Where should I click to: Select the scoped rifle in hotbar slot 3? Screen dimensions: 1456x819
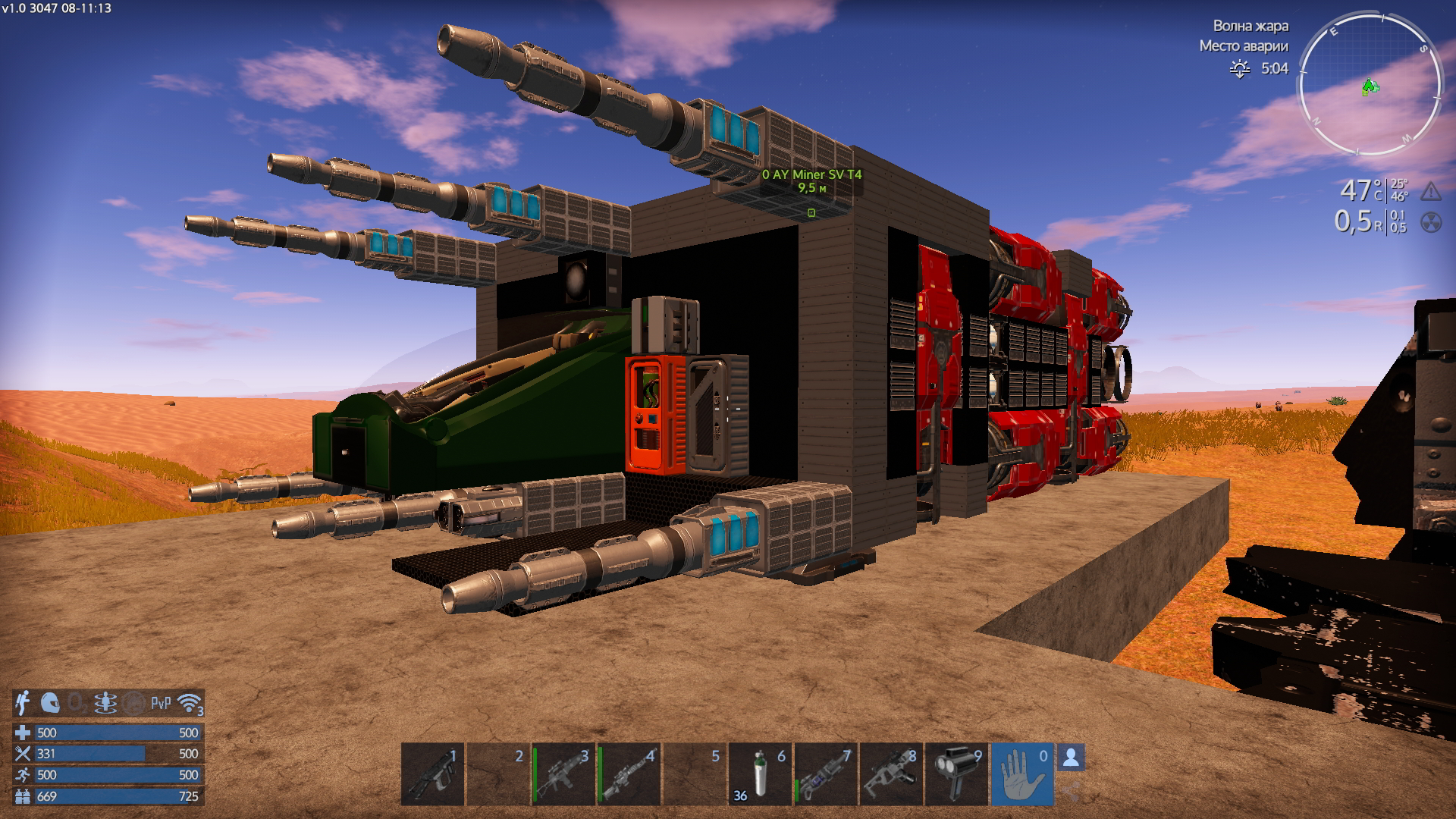[x=563, y=773]
